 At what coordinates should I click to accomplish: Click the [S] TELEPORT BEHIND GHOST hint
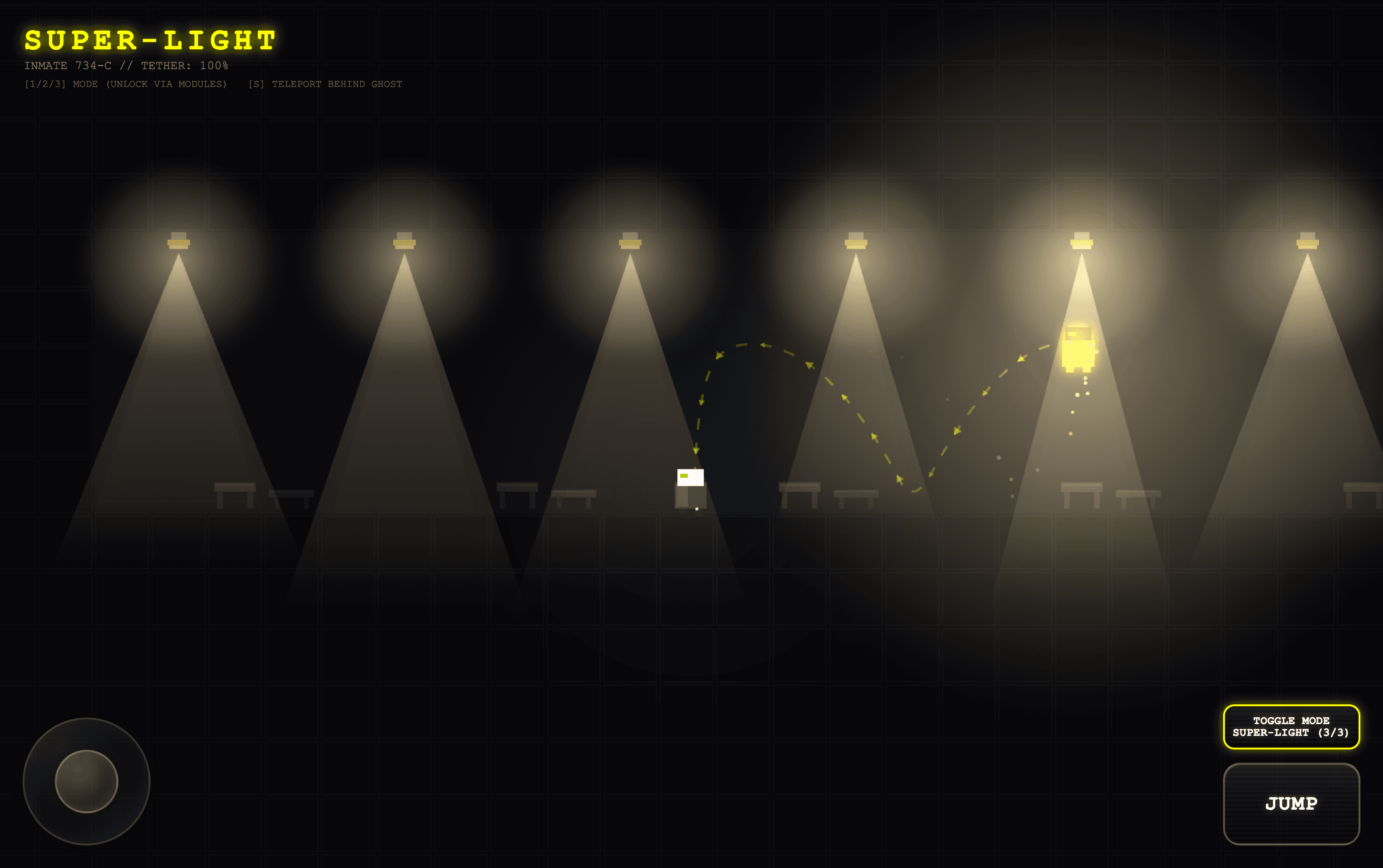pyautogui.click(x=325, y=84)
